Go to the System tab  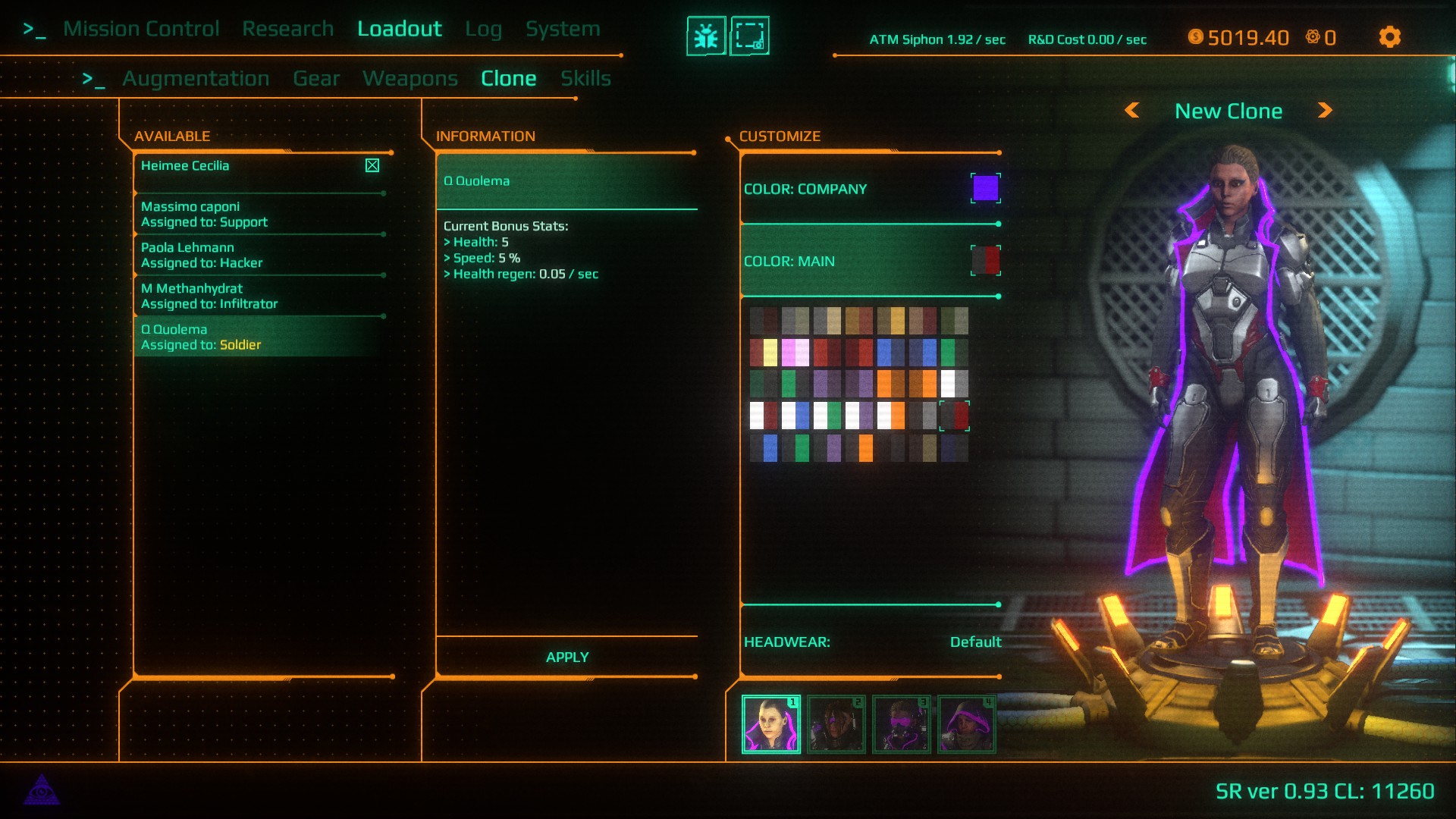563,29
